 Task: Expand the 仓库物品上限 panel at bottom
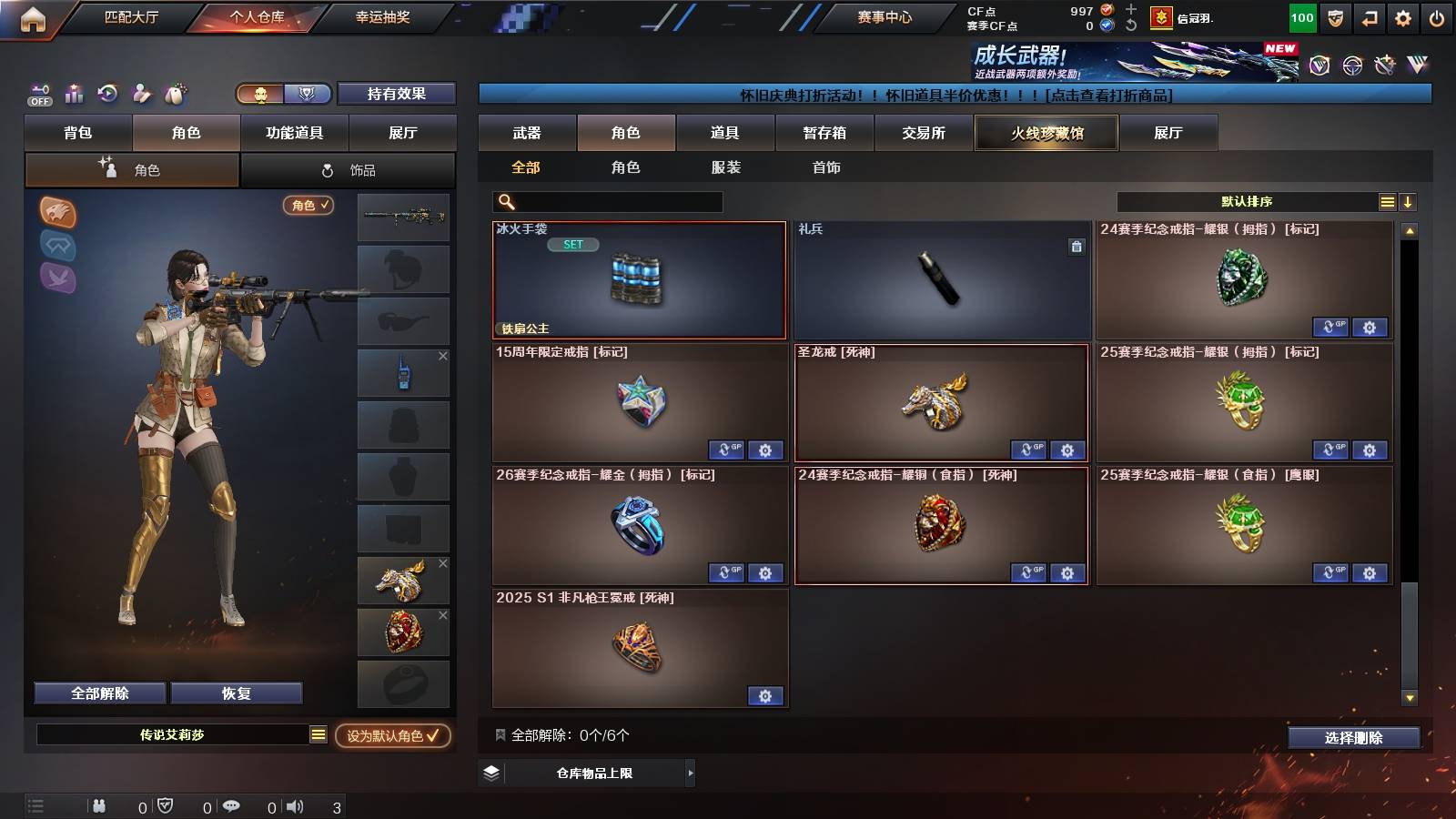click(x=692, y=773)
